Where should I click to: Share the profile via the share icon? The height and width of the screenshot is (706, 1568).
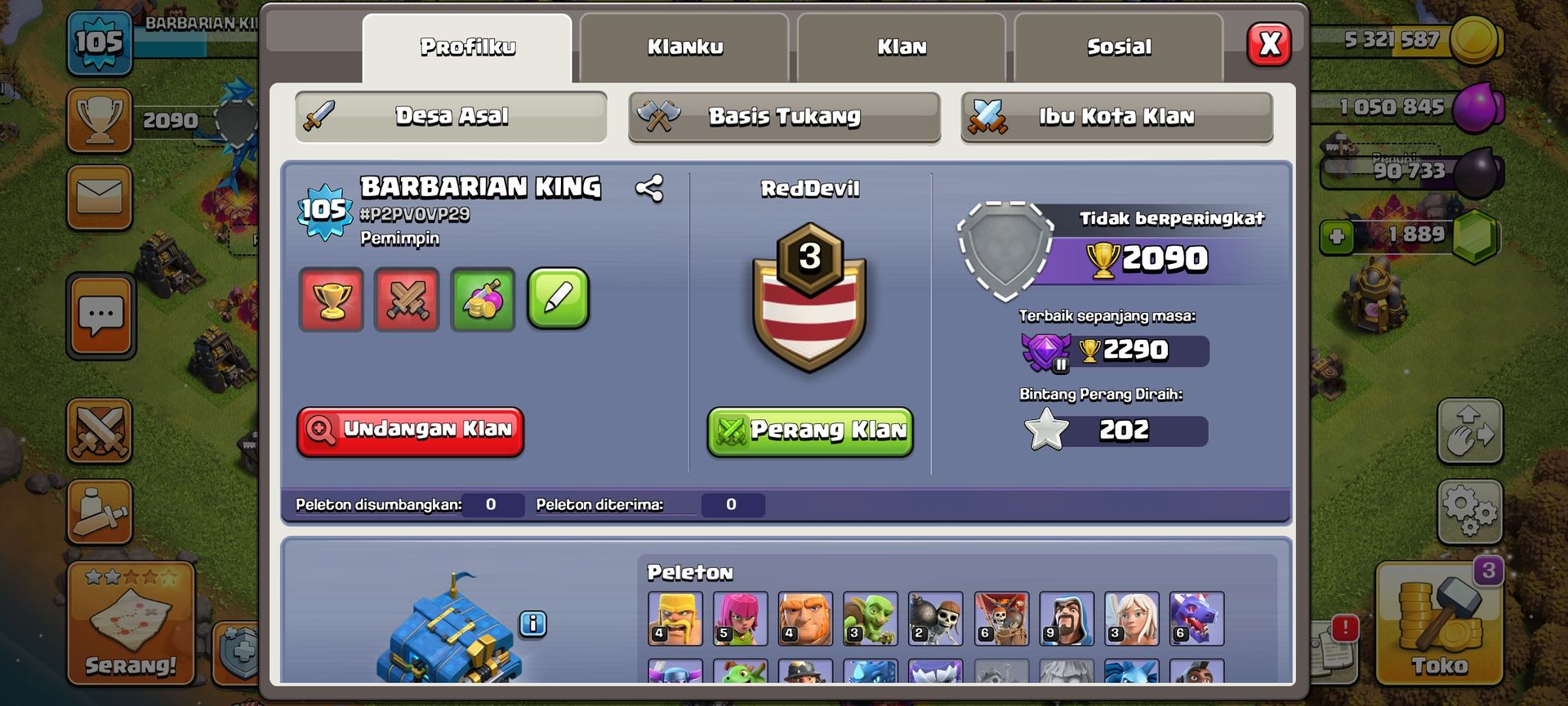[649, 189]
